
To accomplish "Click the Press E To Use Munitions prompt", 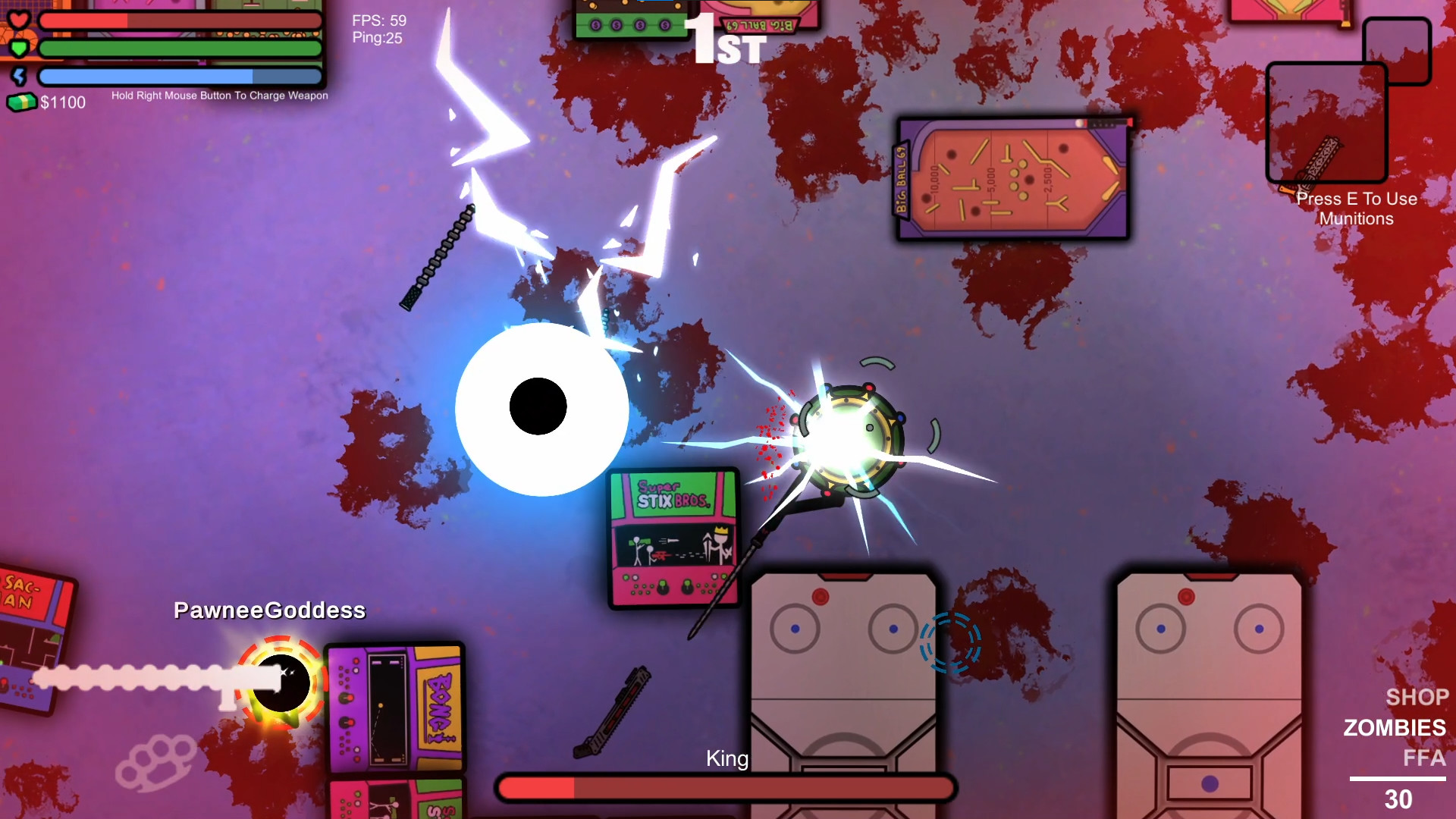I will click(1357, 209).
